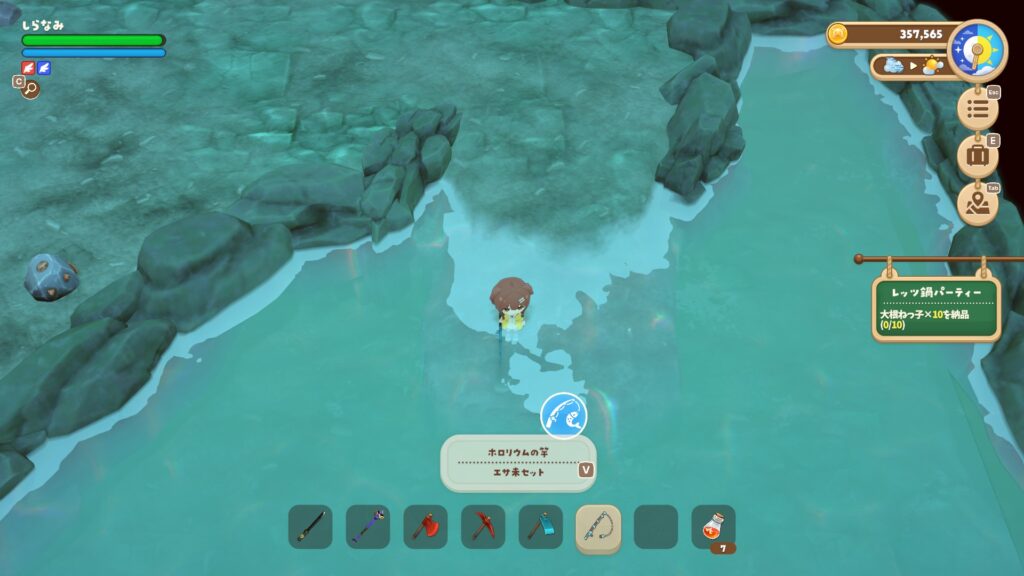Click the blue wing buff icon

click(44, 68)
